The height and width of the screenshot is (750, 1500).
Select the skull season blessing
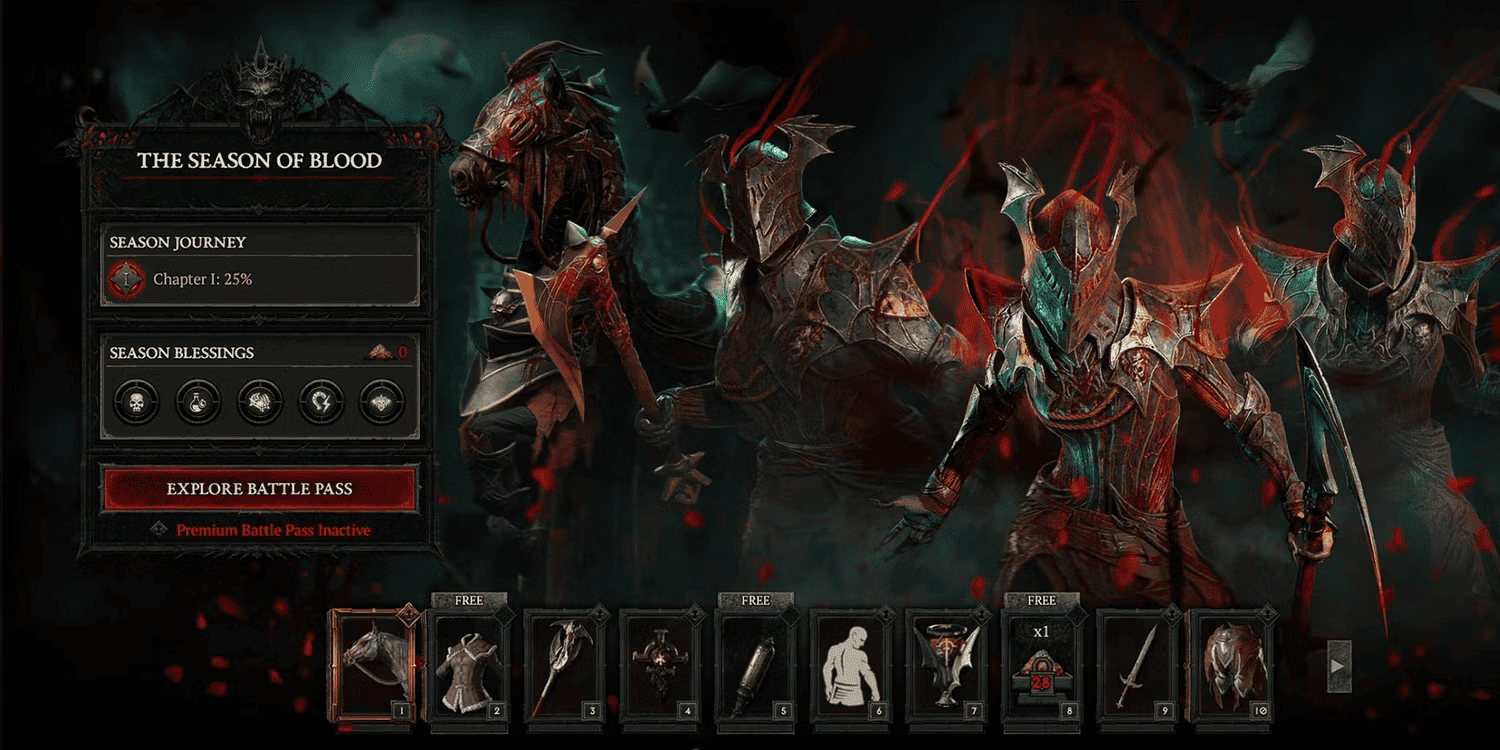[137, 402]
